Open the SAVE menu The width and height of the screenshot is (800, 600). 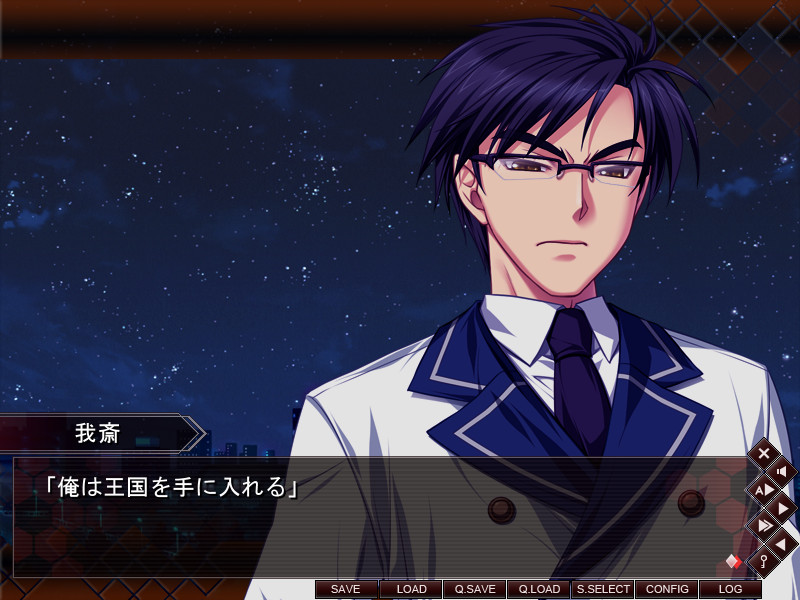pos(346,589)
